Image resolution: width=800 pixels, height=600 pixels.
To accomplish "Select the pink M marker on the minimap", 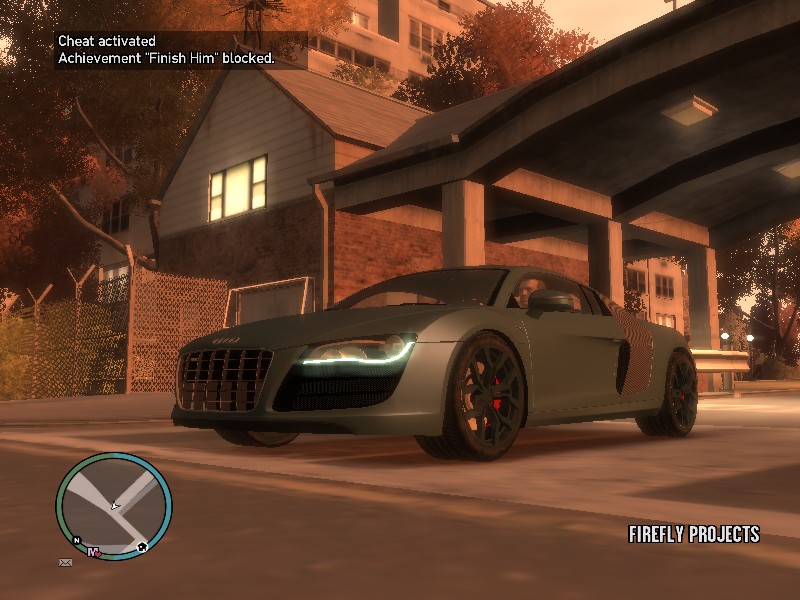I will point(93,552).
